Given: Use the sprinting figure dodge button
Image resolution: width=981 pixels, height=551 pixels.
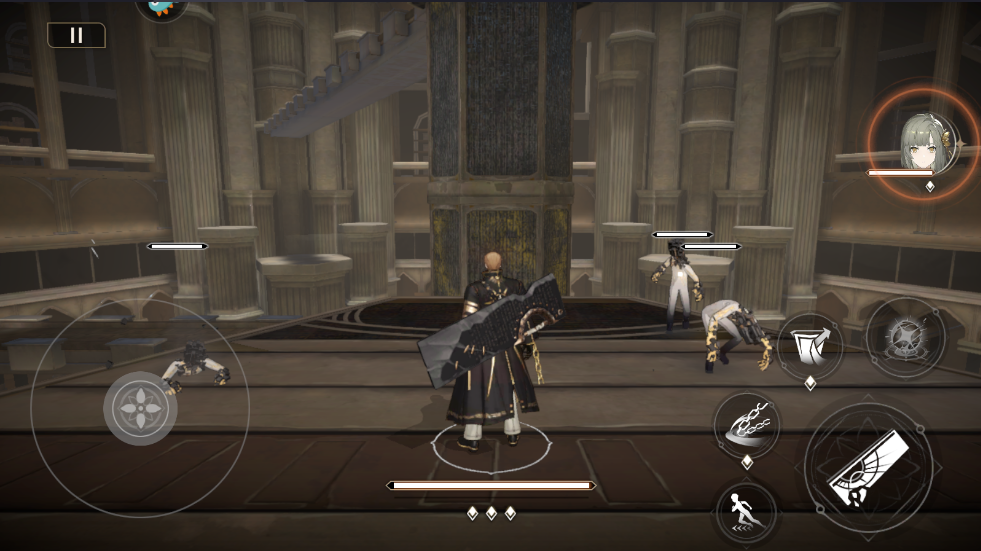Looking at the screenshot, I should coord(745,514).
